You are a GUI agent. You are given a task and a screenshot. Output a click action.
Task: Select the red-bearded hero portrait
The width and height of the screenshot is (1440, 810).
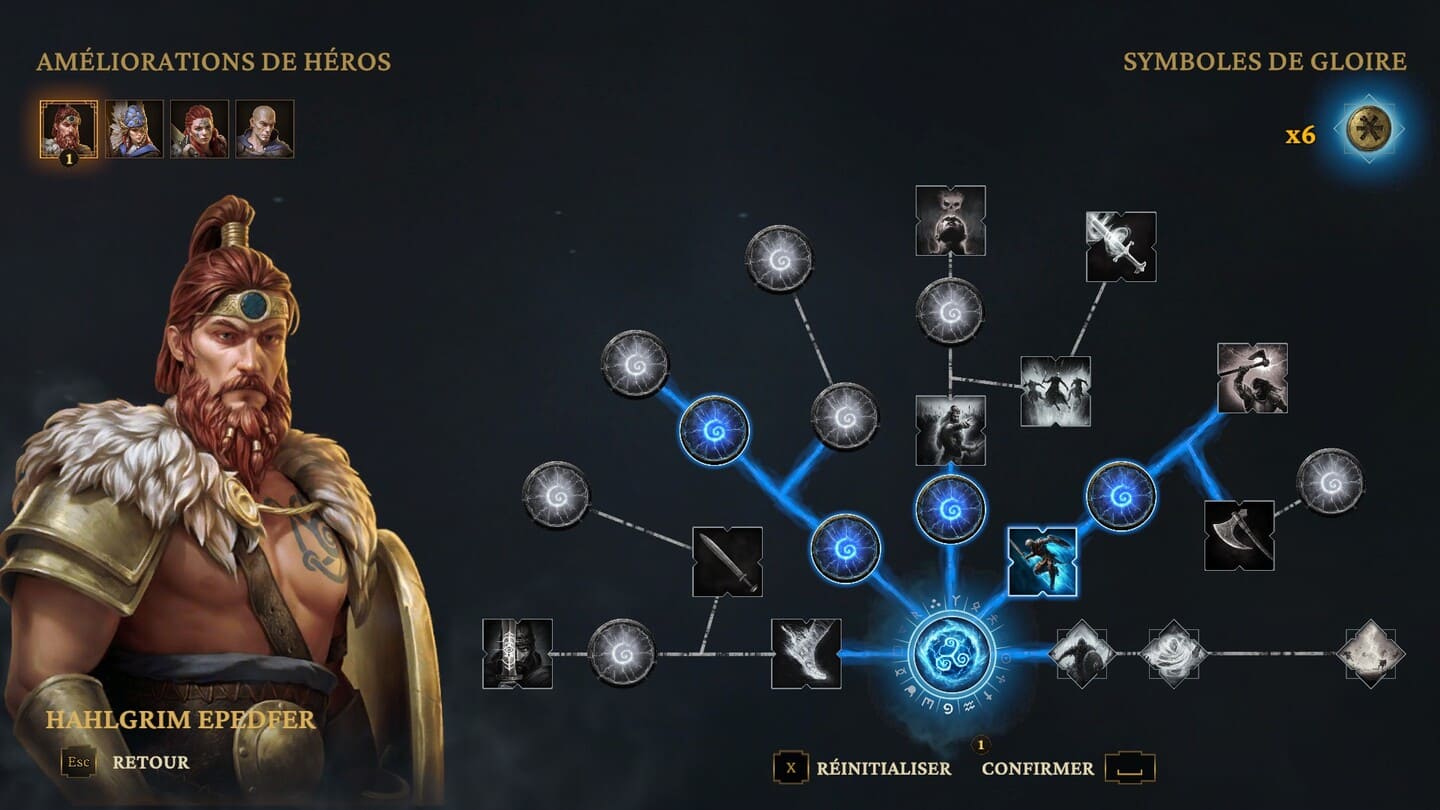click(69, 129)
